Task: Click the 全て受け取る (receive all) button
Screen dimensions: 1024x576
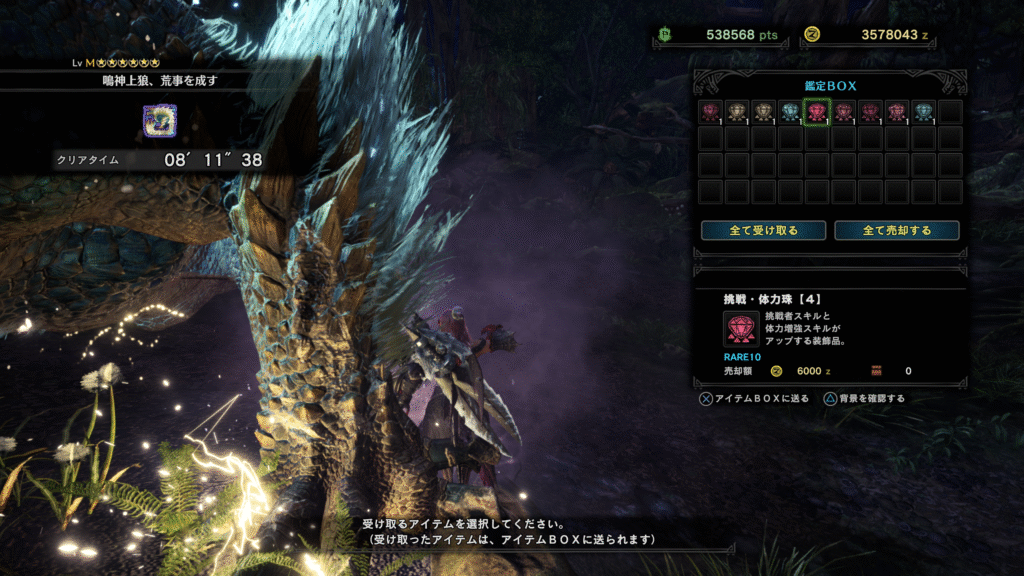Action: pyautogui.click(x=763, y=230)
